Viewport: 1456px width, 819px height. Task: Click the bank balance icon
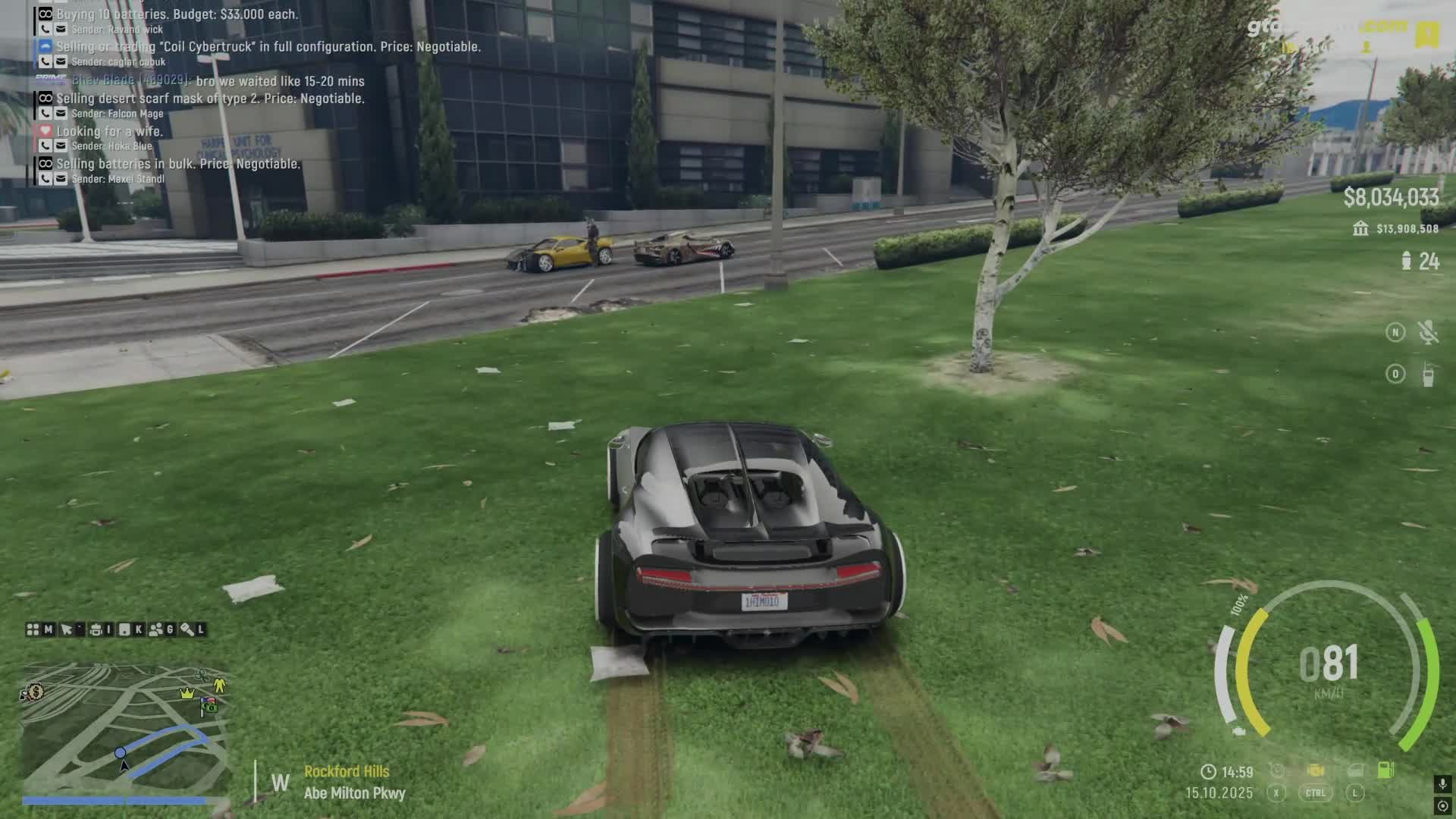1360,228
